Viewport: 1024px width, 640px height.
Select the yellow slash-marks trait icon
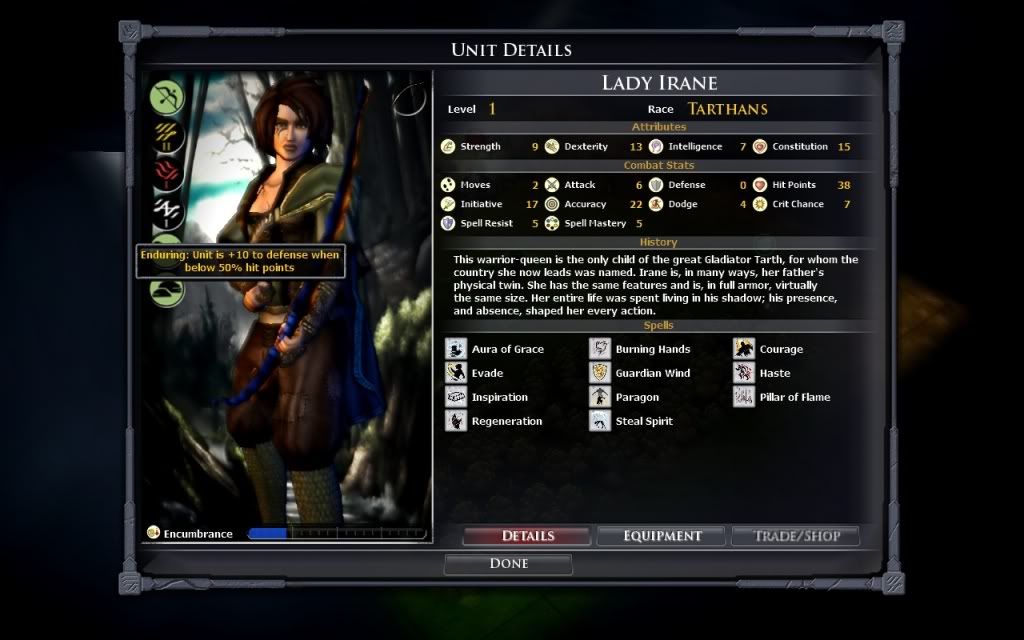coord(167,135)
